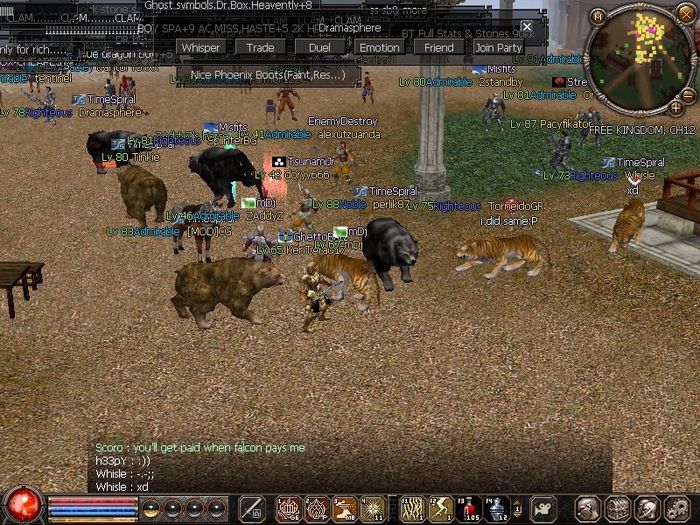Image resolution: width=700 pixels, height=525 pixels.
Task: Open the treasure chest menu icon
Action: (x=616, y=509)
